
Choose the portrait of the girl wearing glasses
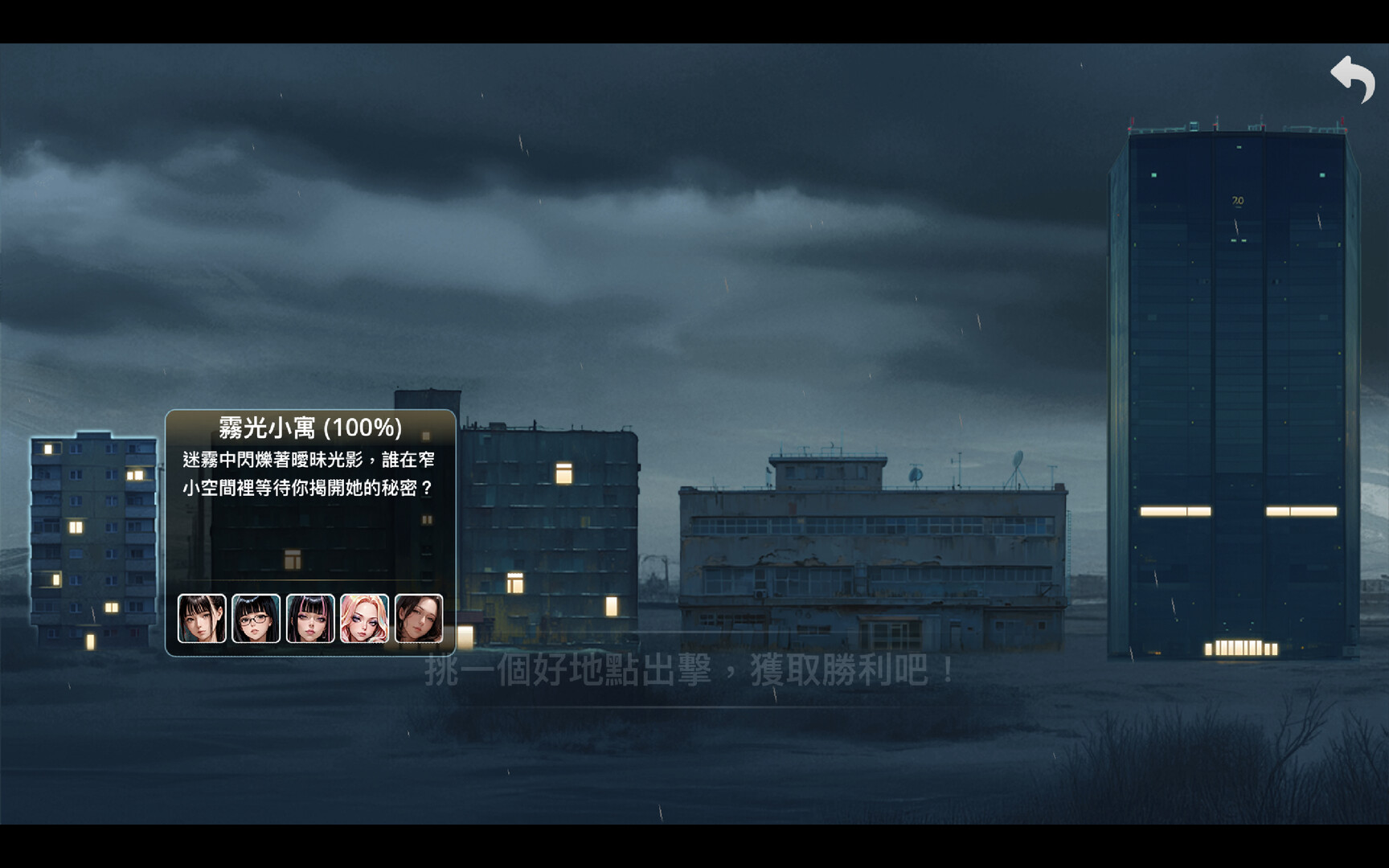[x=256, y=619]
